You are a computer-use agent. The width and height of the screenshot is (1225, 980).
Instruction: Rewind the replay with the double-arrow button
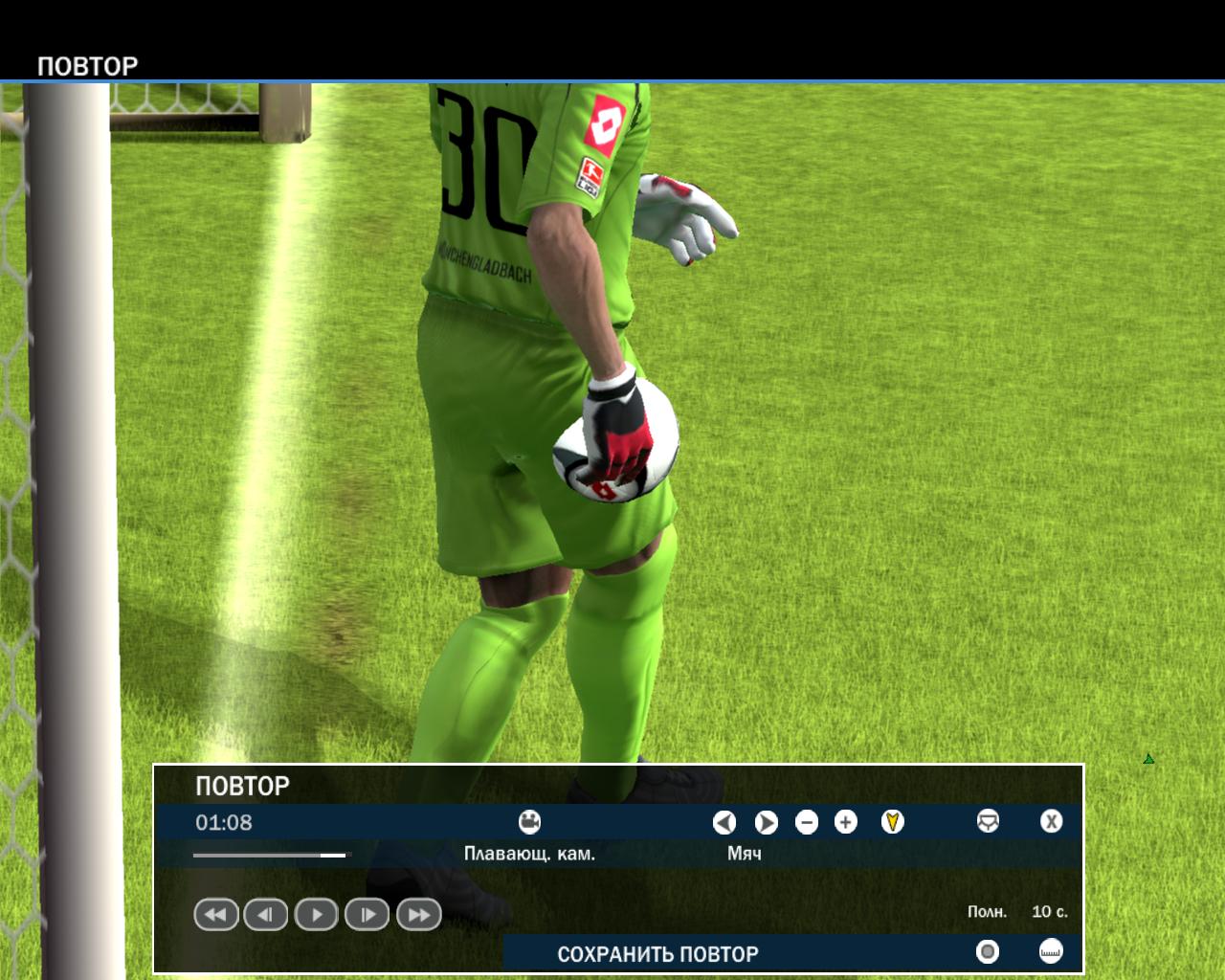coord(216,915)
